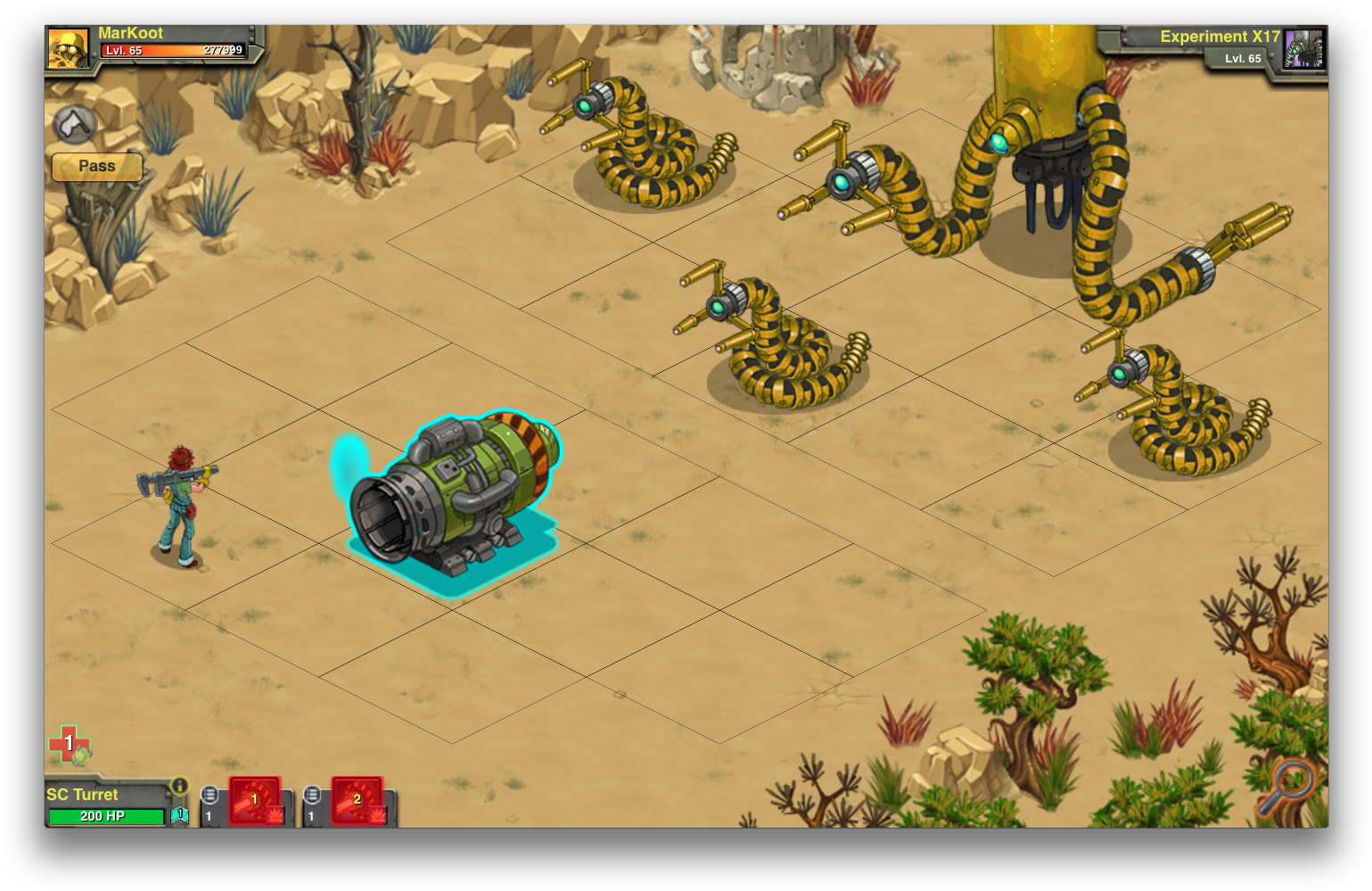Click the health pack icon with counter 1
The height and width of the screenshot is (891, 1372).
(67, 743)
